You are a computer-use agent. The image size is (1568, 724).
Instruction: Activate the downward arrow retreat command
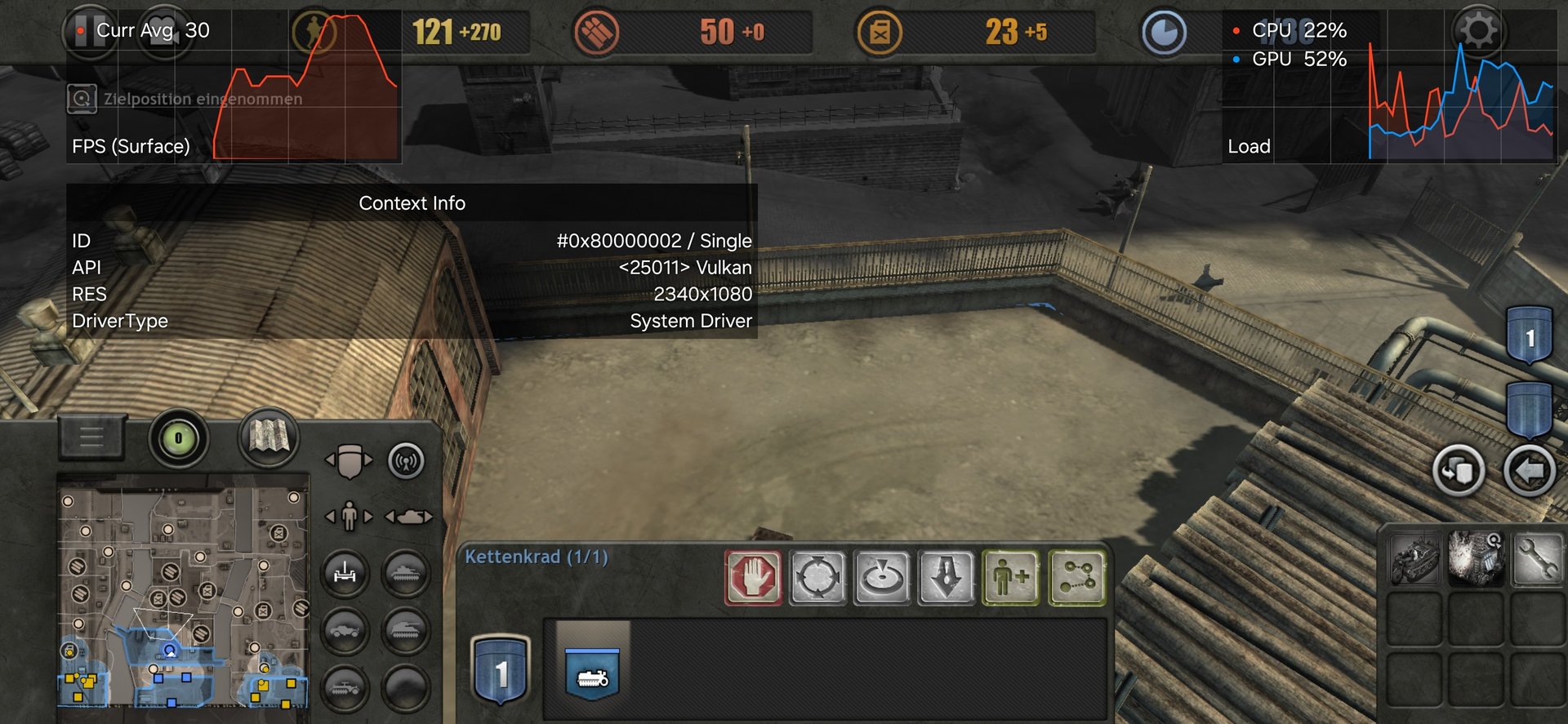tap(947, 578)
